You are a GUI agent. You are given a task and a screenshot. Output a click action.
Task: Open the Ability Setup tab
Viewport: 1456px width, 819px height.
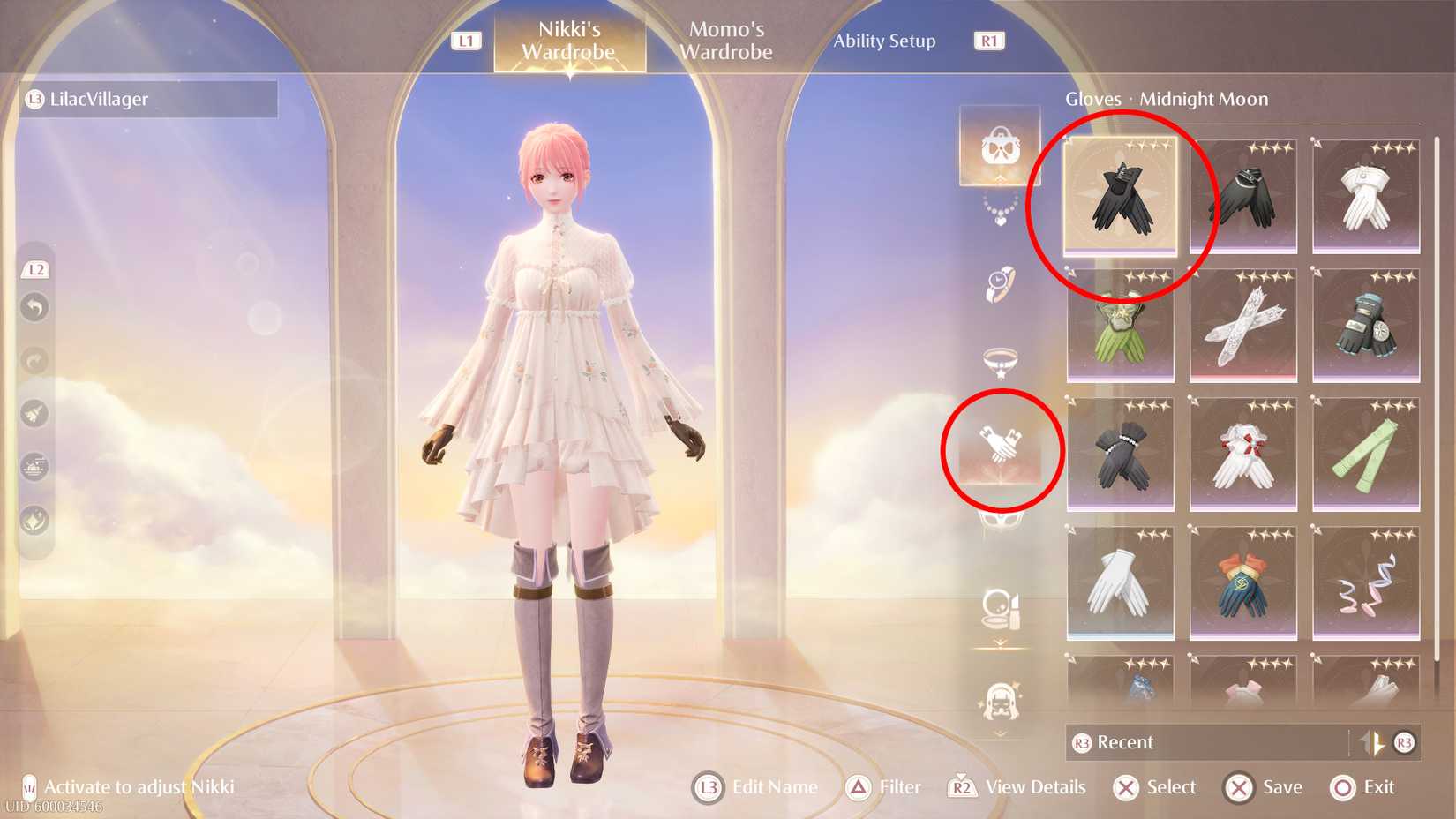(x=885, y=41)
